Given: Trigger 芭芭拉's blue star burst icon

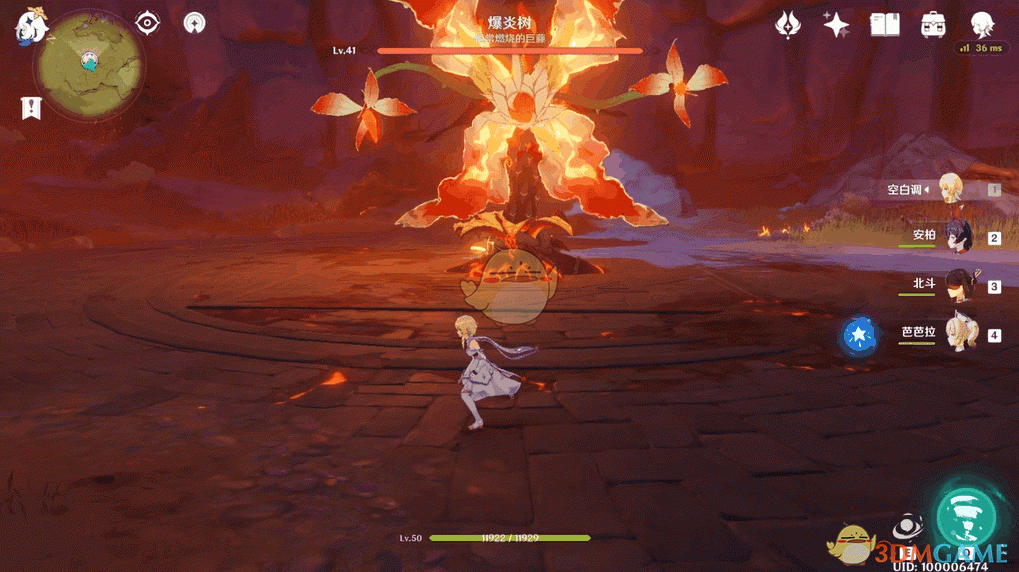Looking at the screenshot, I should point(858,335).
